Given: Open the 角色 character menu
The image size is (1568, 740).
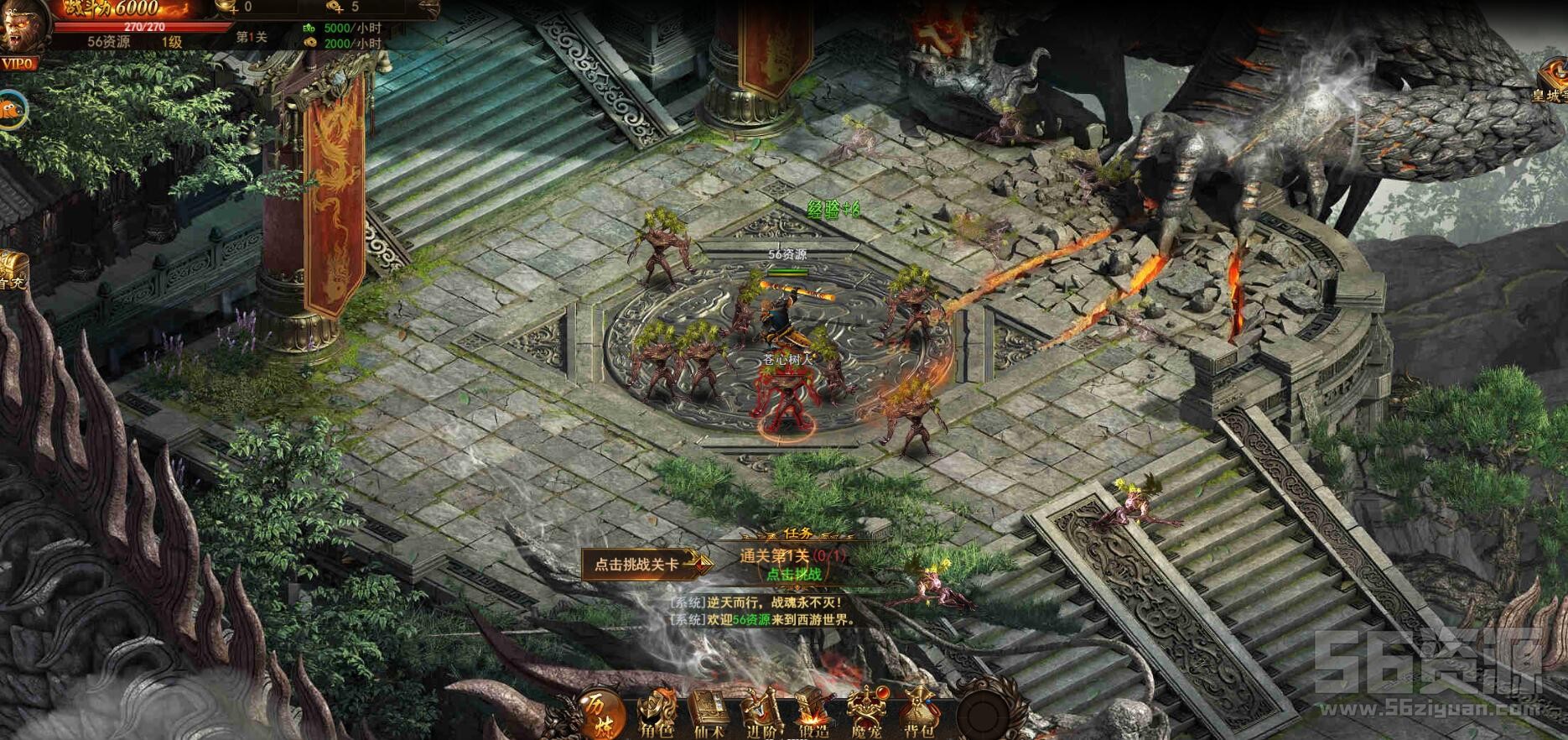Looking at the screenshot, I should pos(655,714).
